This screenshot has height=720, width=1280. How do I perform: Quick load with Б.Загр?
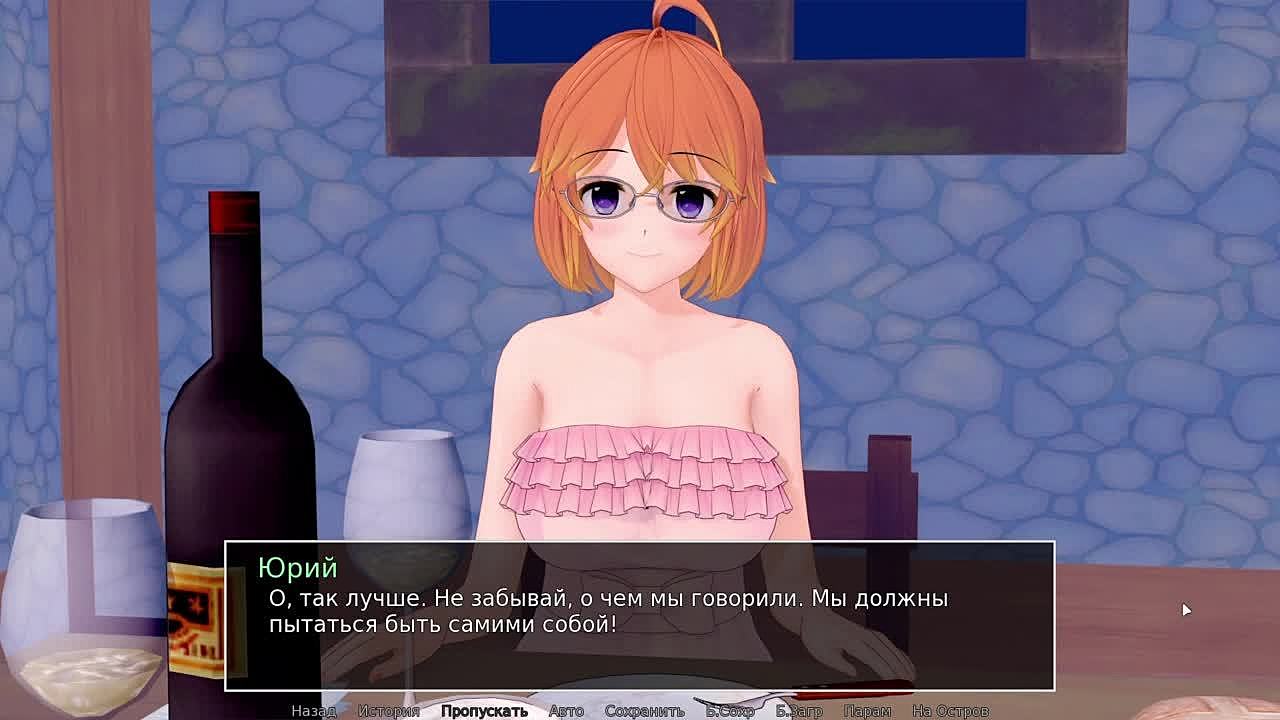pyautogui.click(x=799, y=711)
